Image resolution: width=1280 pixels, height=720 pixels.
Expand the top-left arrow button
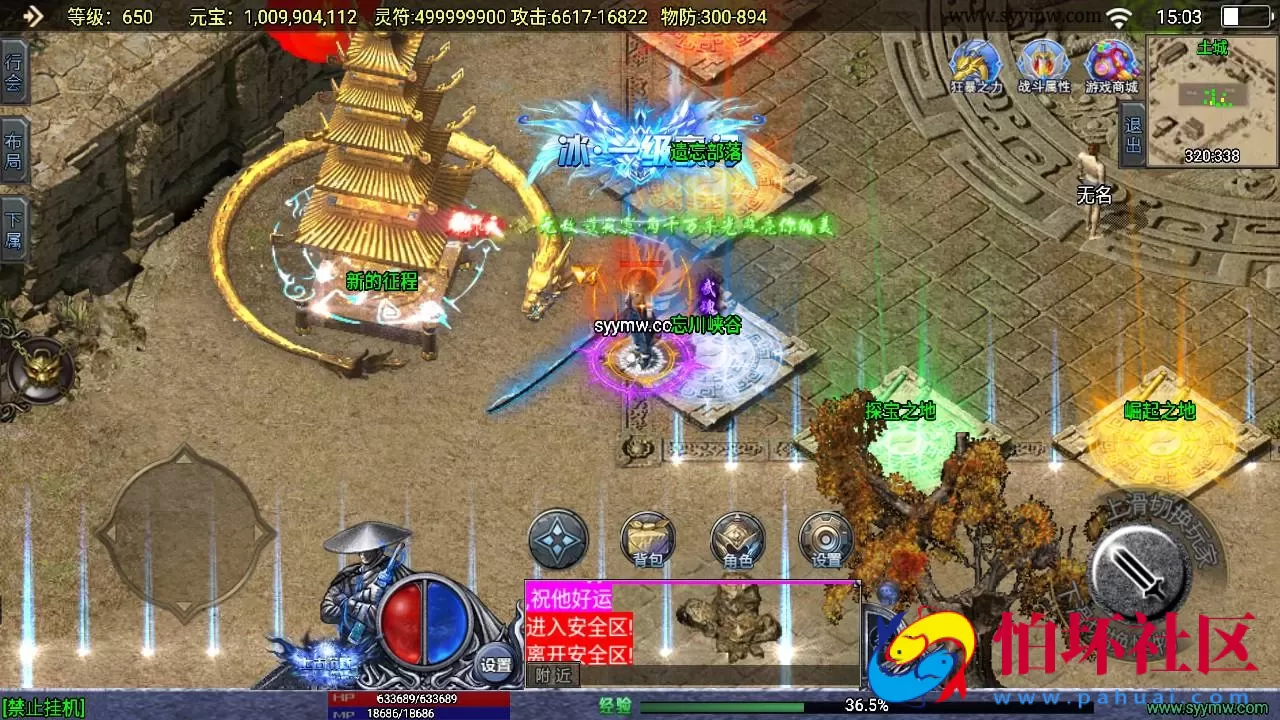coord(32,15)
